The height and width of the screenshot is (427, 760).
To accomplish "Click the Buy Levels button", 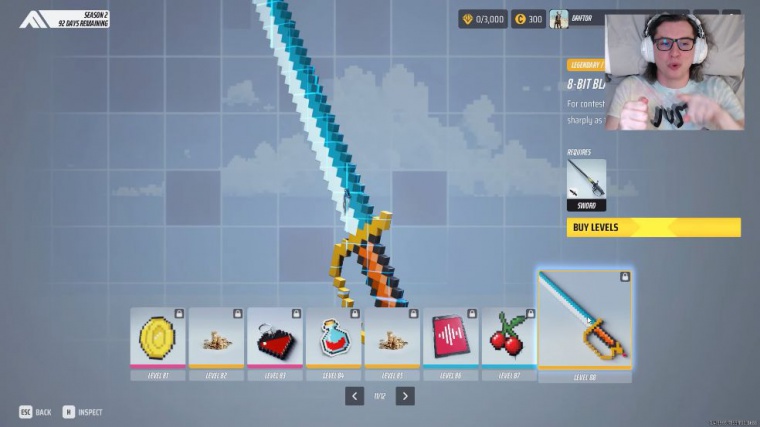I will (x=654, y=227).
